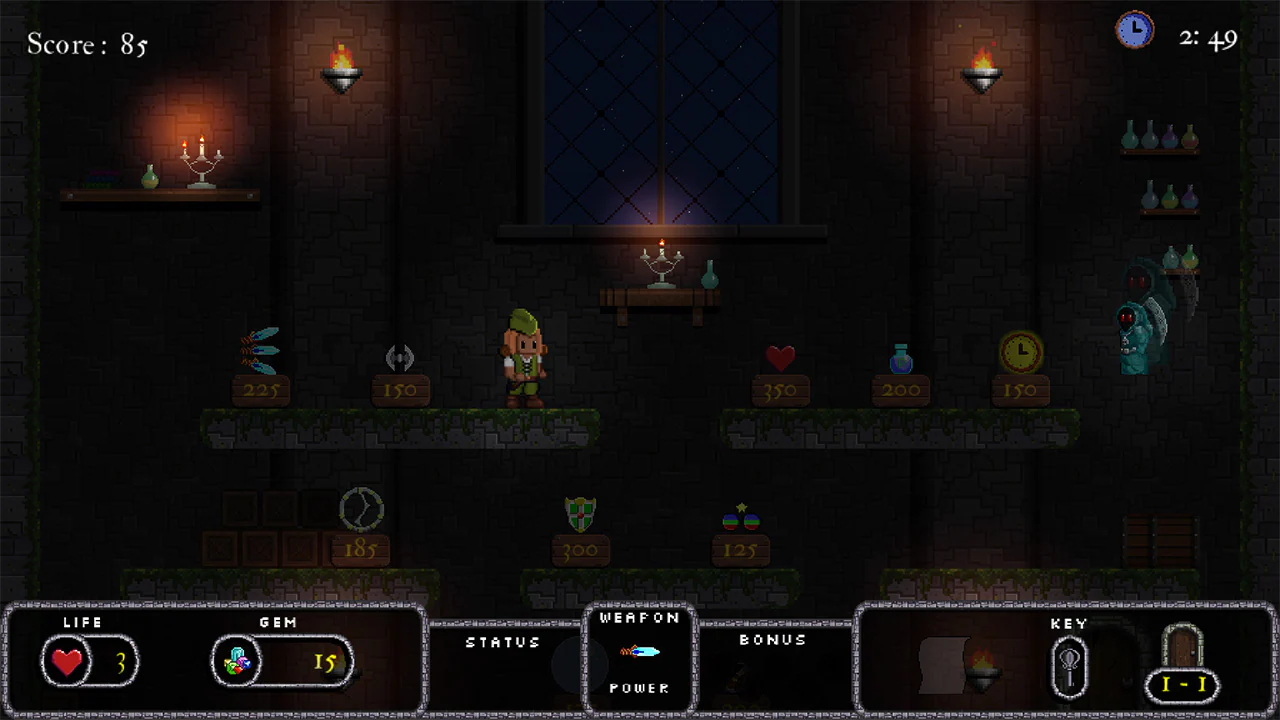The height and width of the screenshot is (720, 1280).
Task: Purchase the heart item costing 350
Action: (781, 357)
